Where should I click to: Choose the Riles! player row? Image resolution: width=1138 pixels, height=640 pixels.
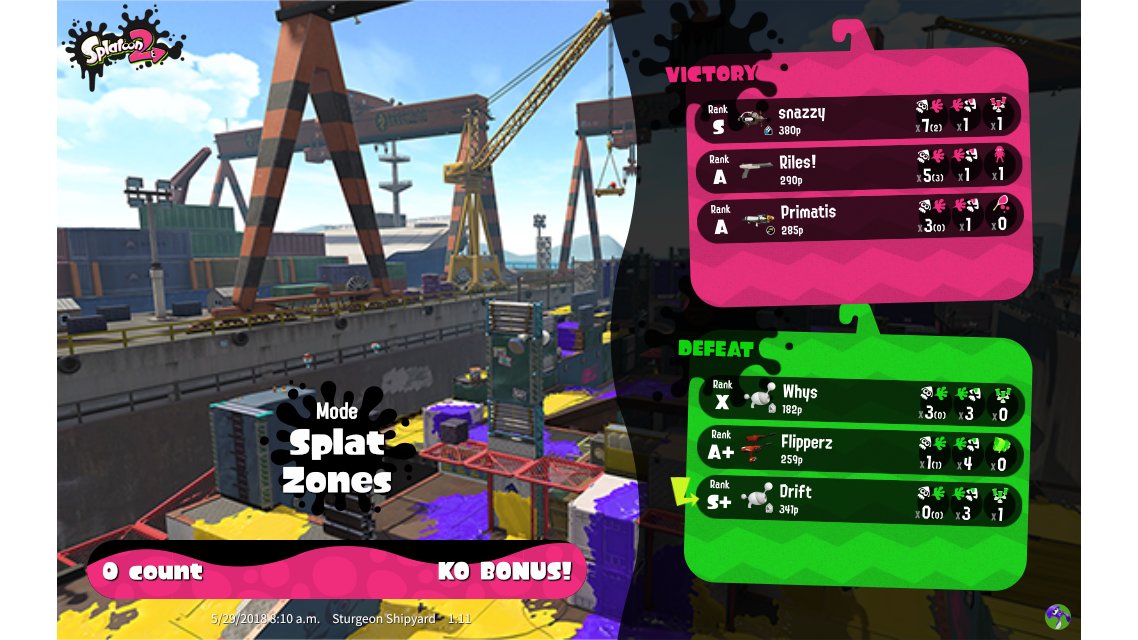tap(858, 167)
